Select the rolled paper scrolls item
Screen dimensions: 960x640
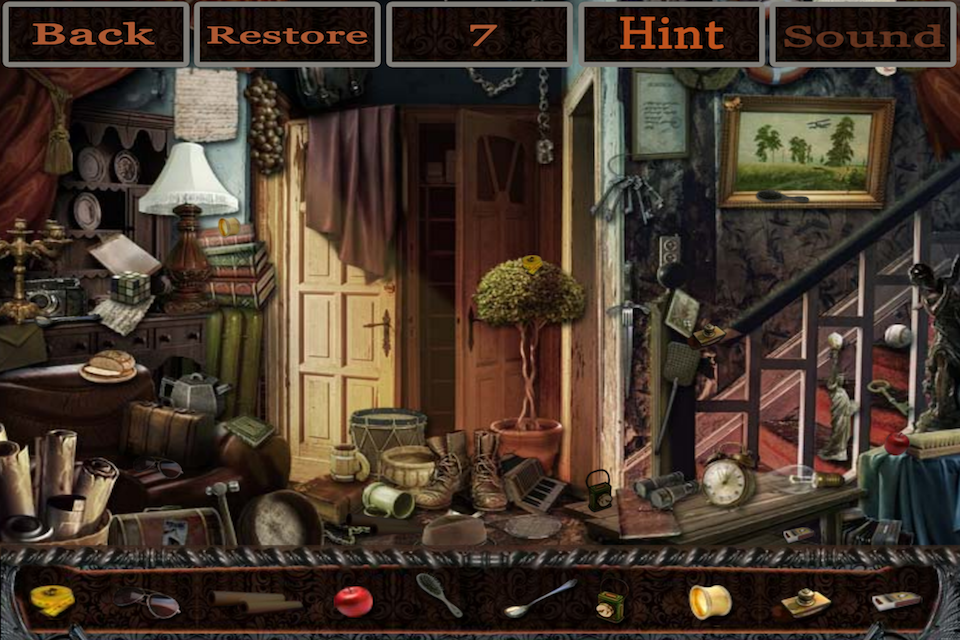[256, 601]
